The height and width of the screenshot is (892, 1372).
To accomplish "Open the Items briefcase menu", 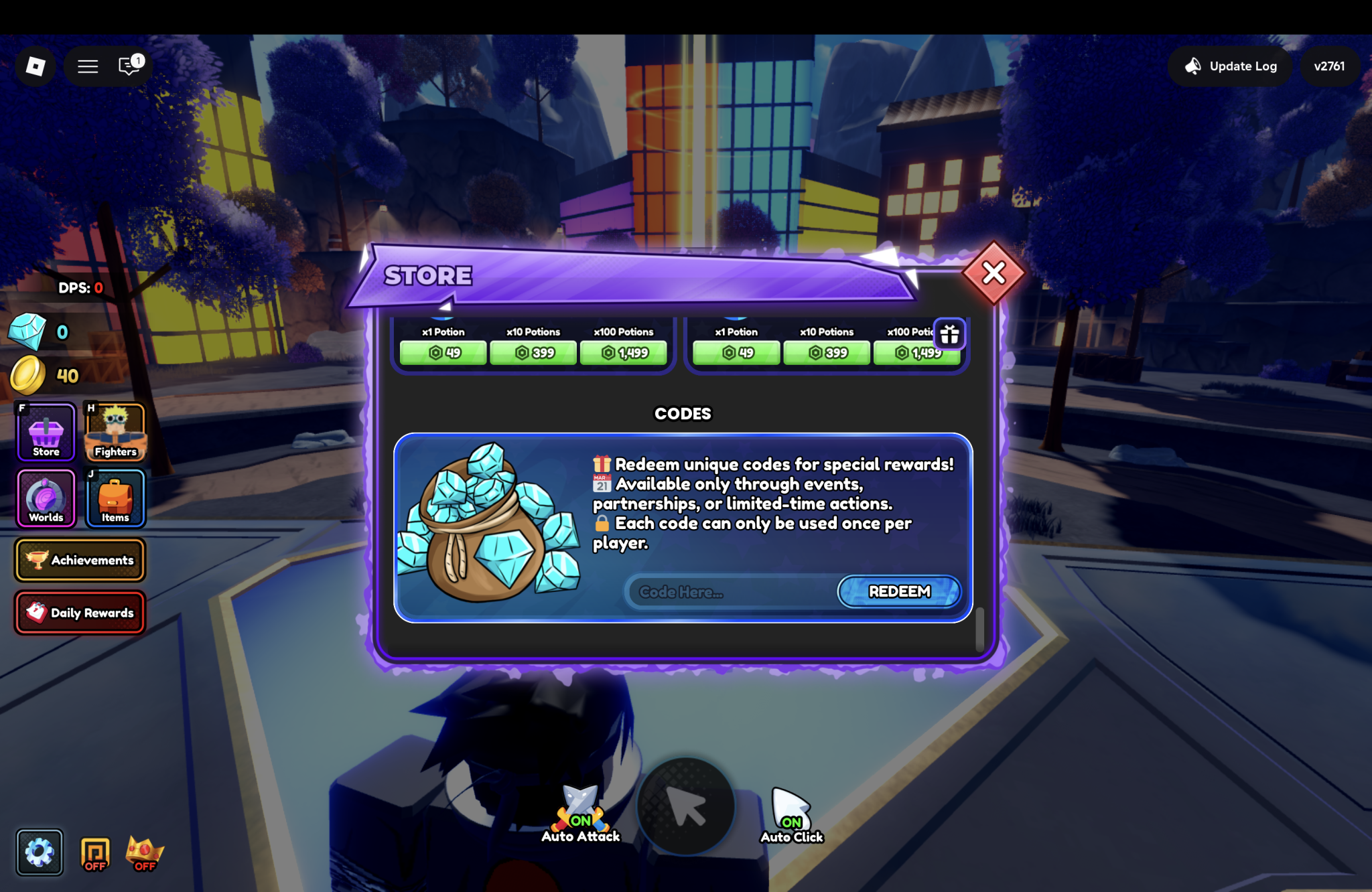I will (x=115, y=498).
